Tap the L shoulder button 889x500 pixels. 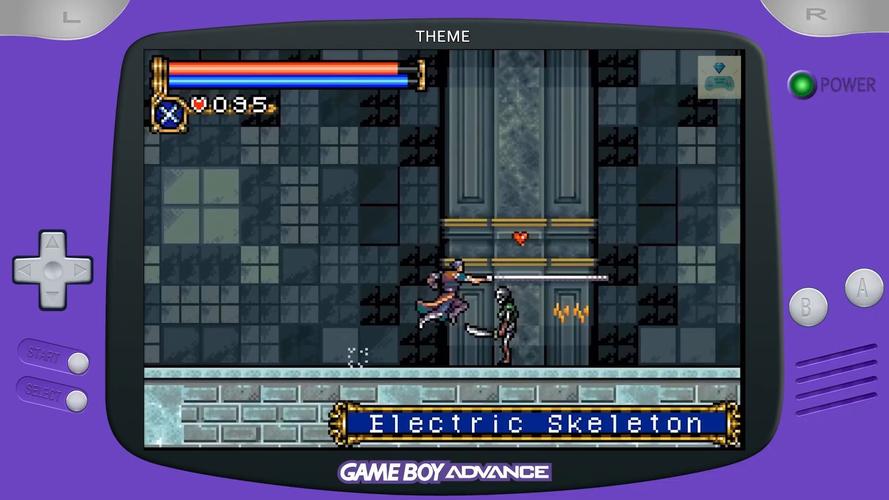[70, 15]
